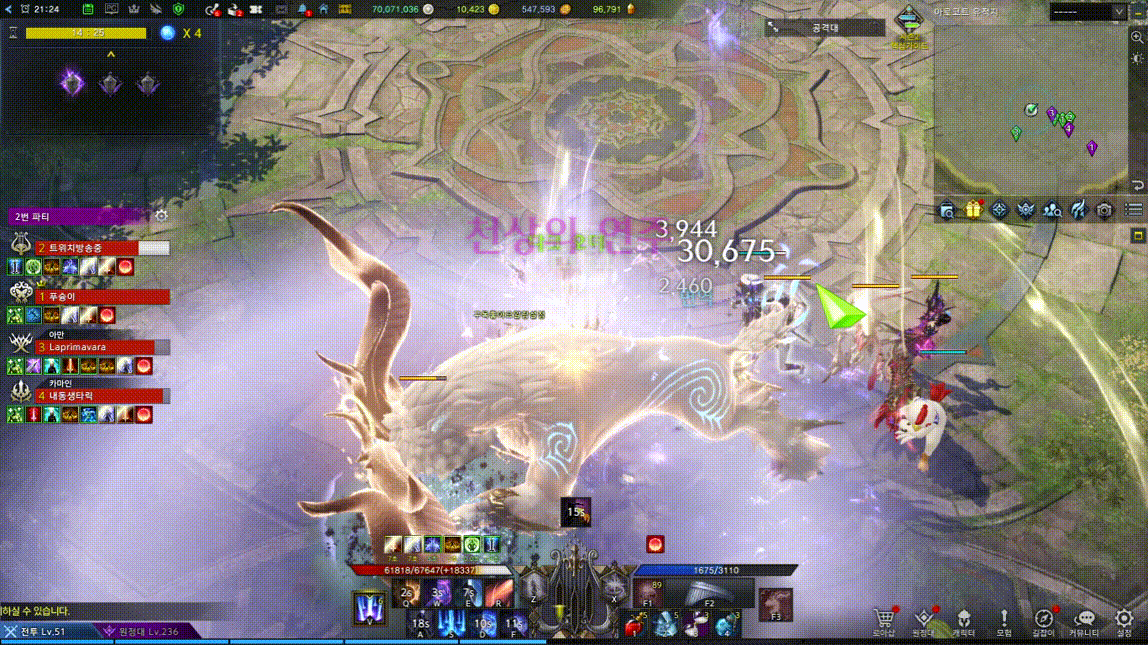
Task: Open the list menu beside minimap icons
Action: (x=1133, y=210)
